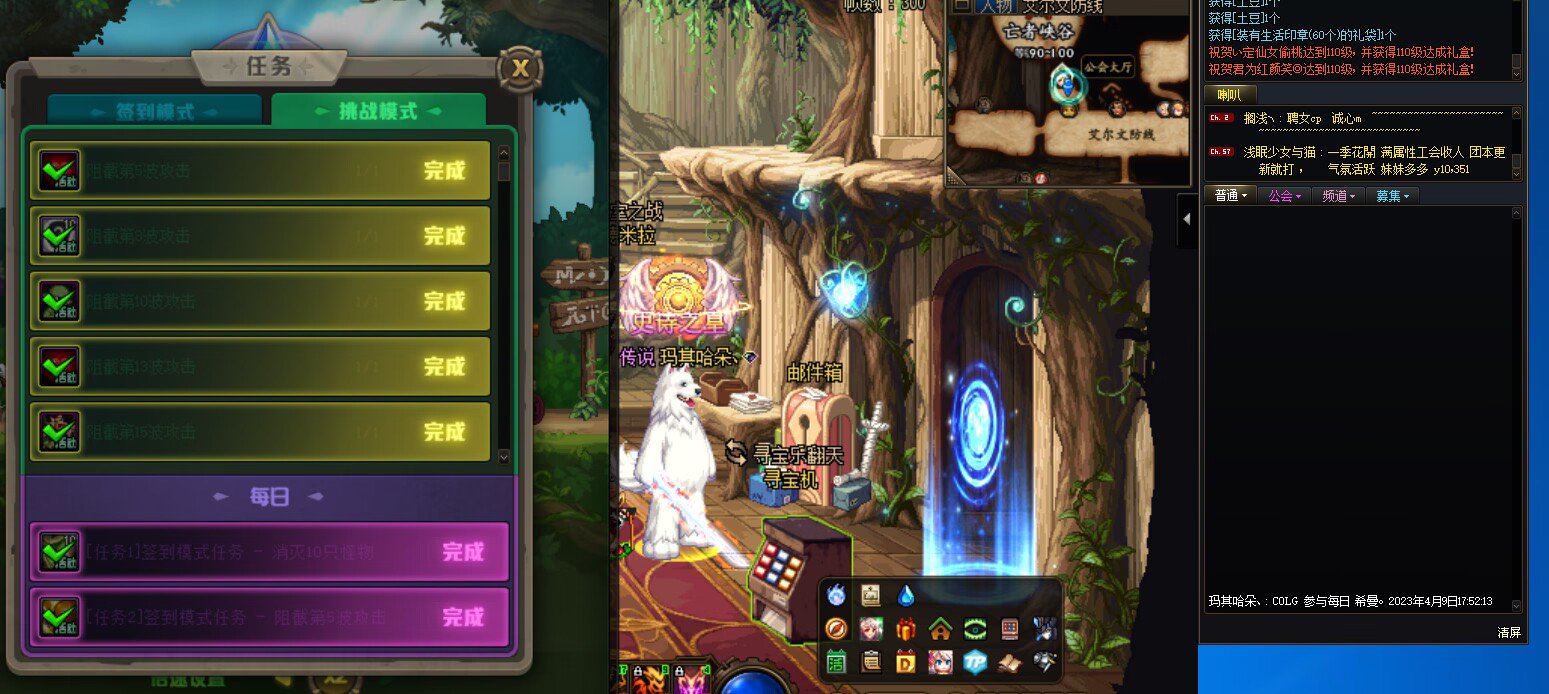Viewport: 1549px width, 694px height.
Task: Close the 任务 quest panel
Action: point(519,68)
